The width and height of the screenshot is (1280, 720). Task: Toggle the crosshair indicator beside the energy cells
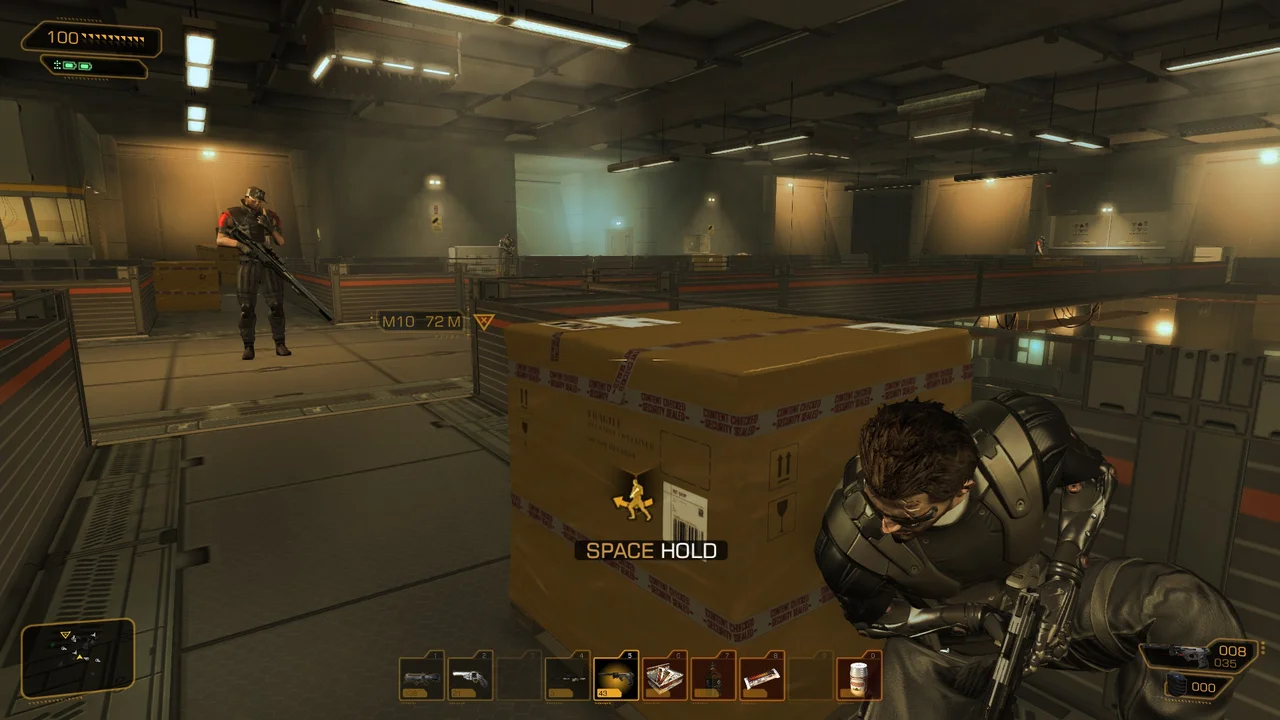[57, 65]
